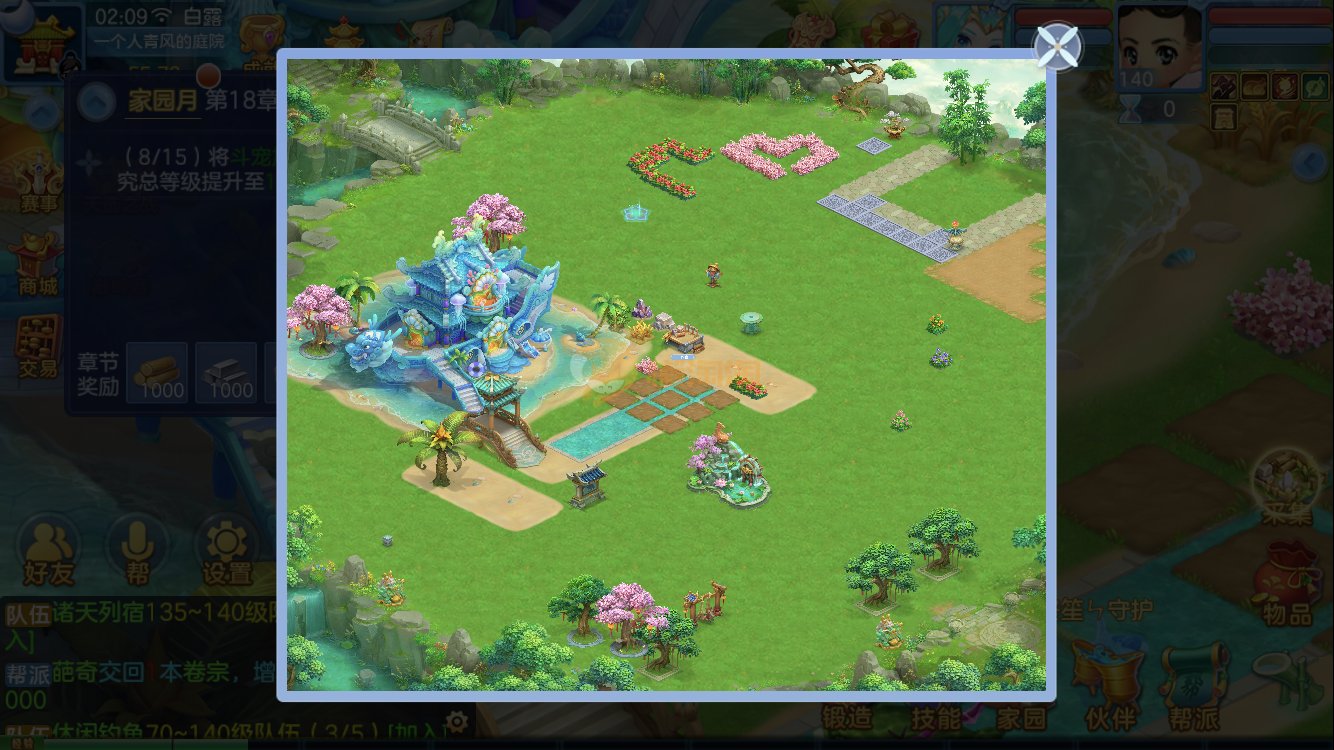Viewport: 1334px width, 750px height.
Task: Collapse the 家园月 quest panel arrow
Action: (96, 100)
